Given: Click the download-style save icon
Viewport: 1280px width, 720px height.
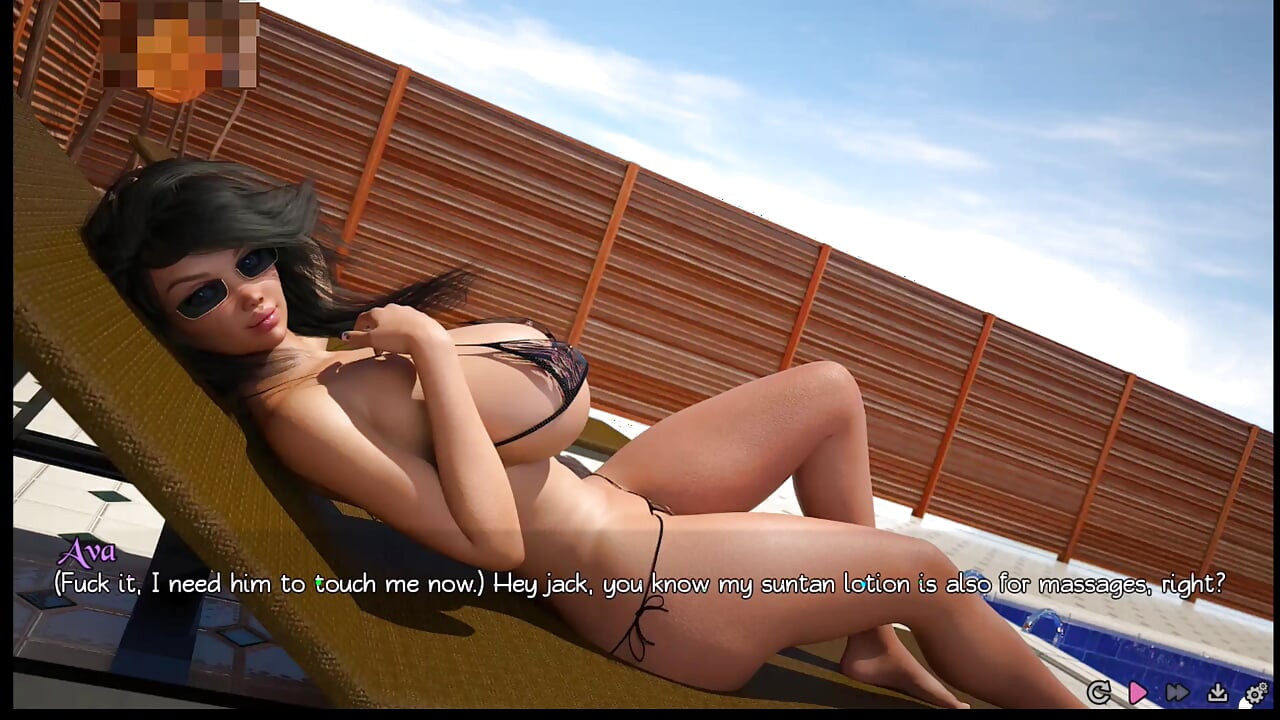Looking at the screenshot, I should coord(1217,692).
